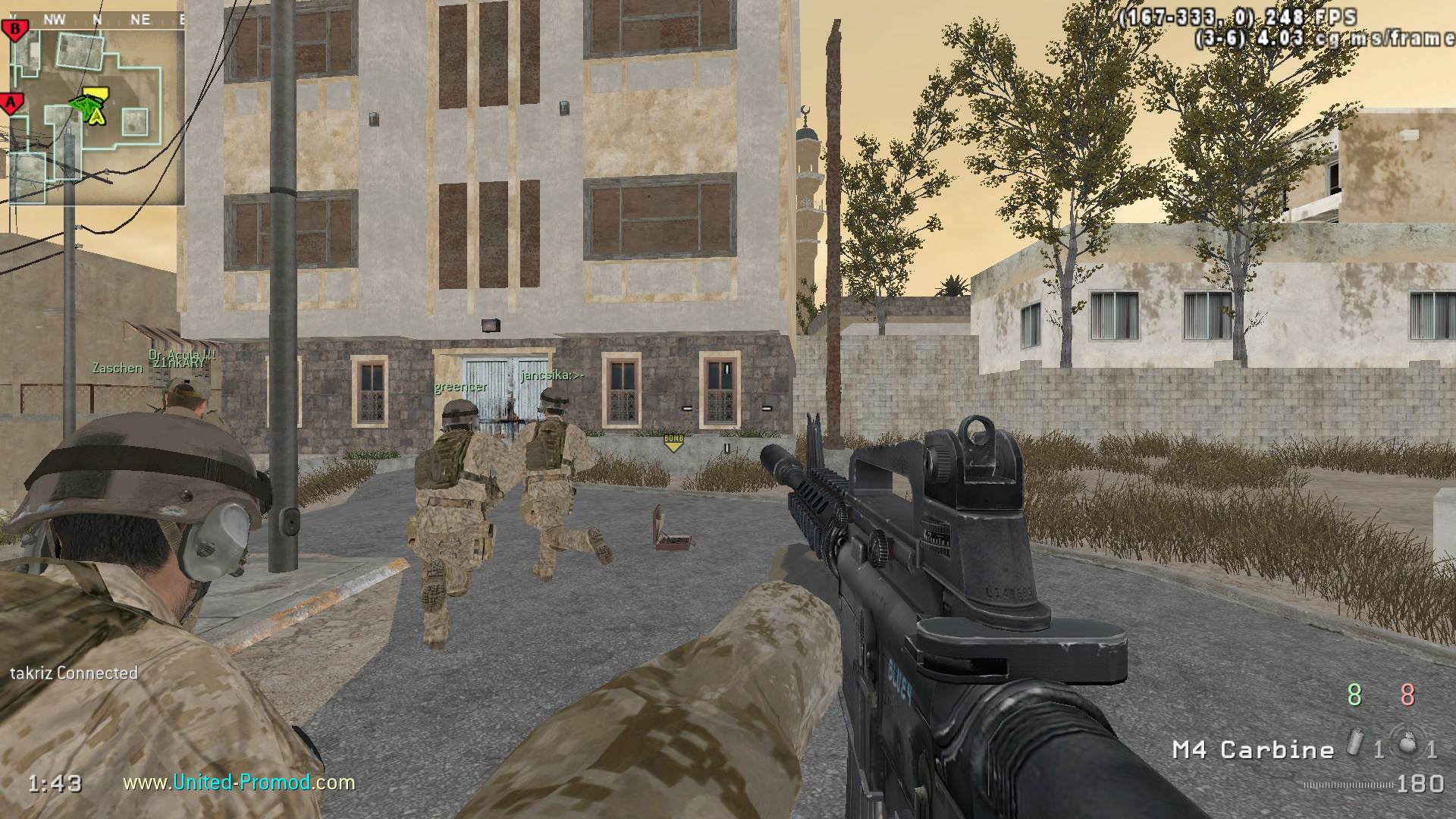Select the round frag grenade icon
The width and height of the screenshot is (1456, 819).
coord(1408,744)
